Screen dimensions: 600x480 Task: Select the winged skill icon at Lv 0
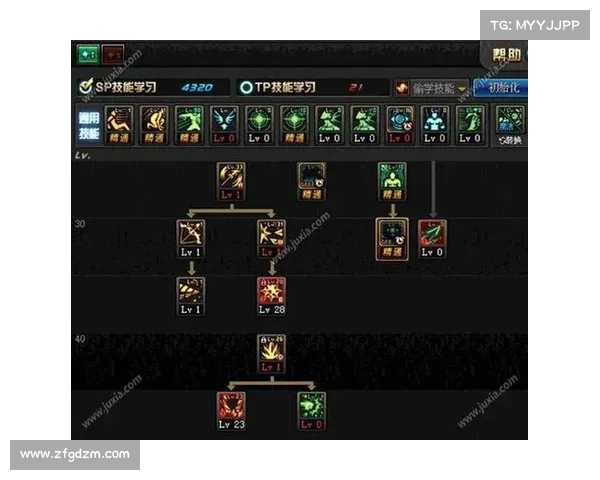point(224,122)
